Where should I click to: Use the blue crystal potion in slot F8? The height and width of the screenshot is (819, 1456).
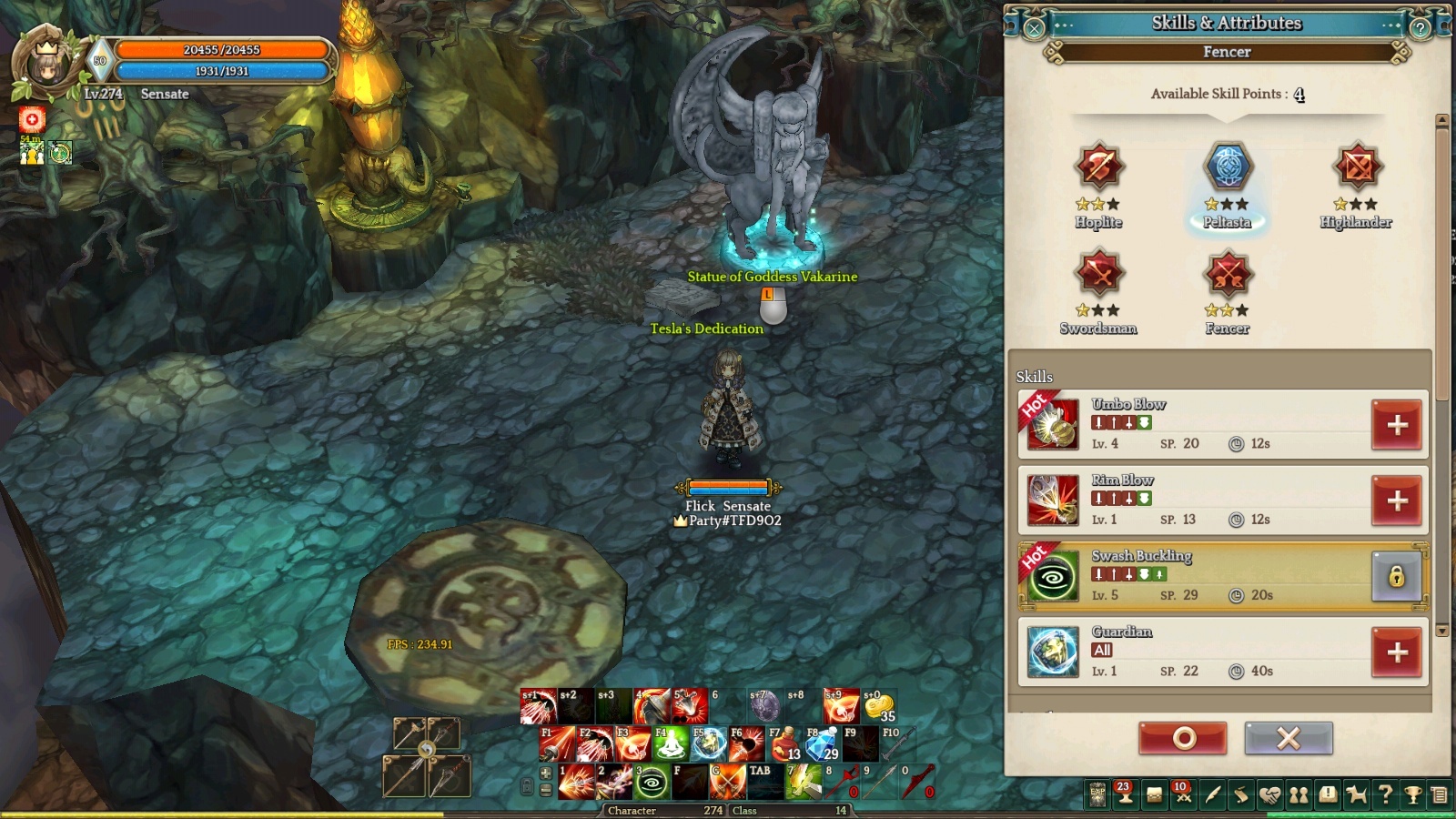822,744
